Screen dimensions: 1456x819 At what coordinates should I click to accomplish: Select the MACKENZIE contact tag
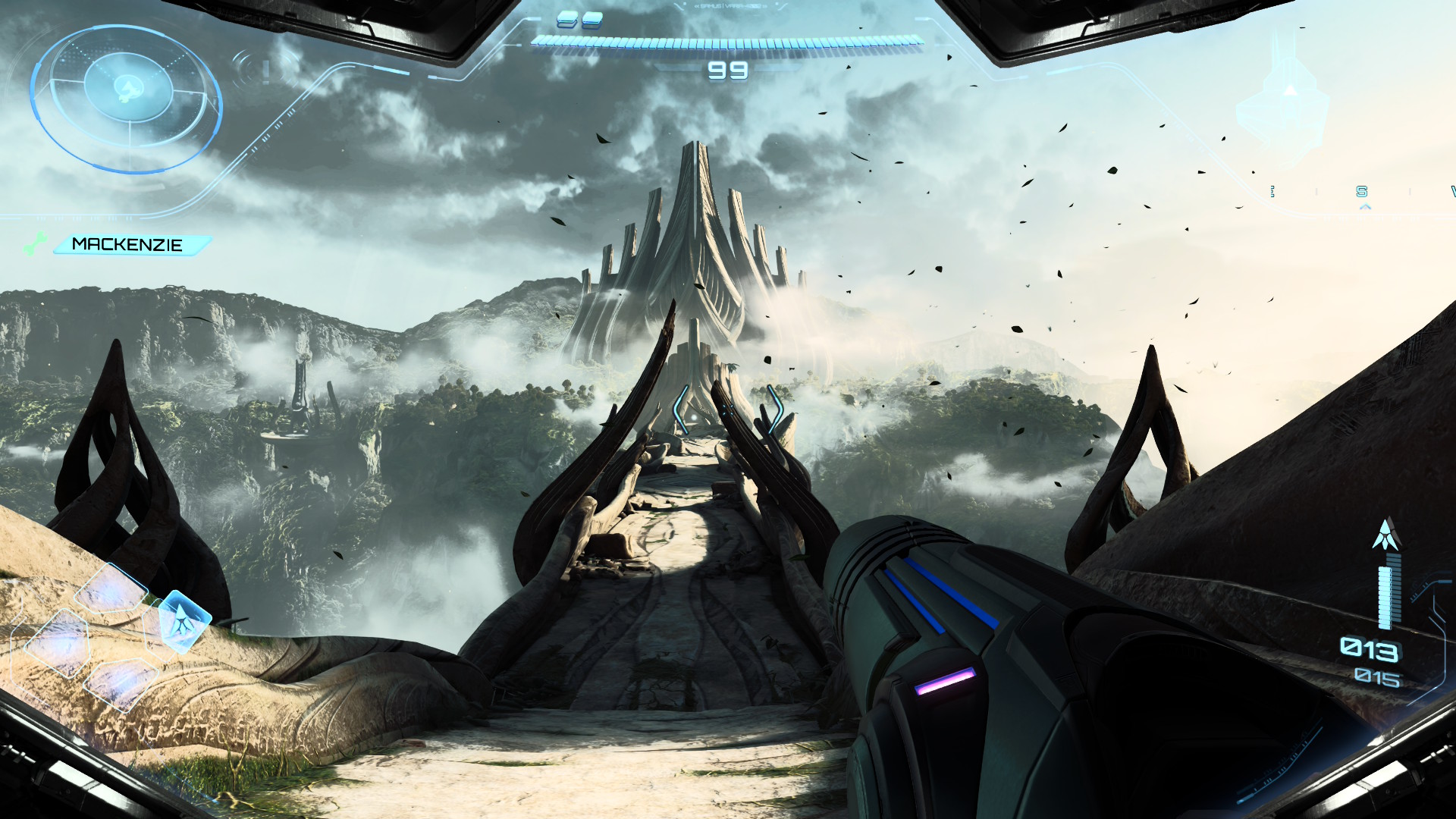click(x=129, y=245)
